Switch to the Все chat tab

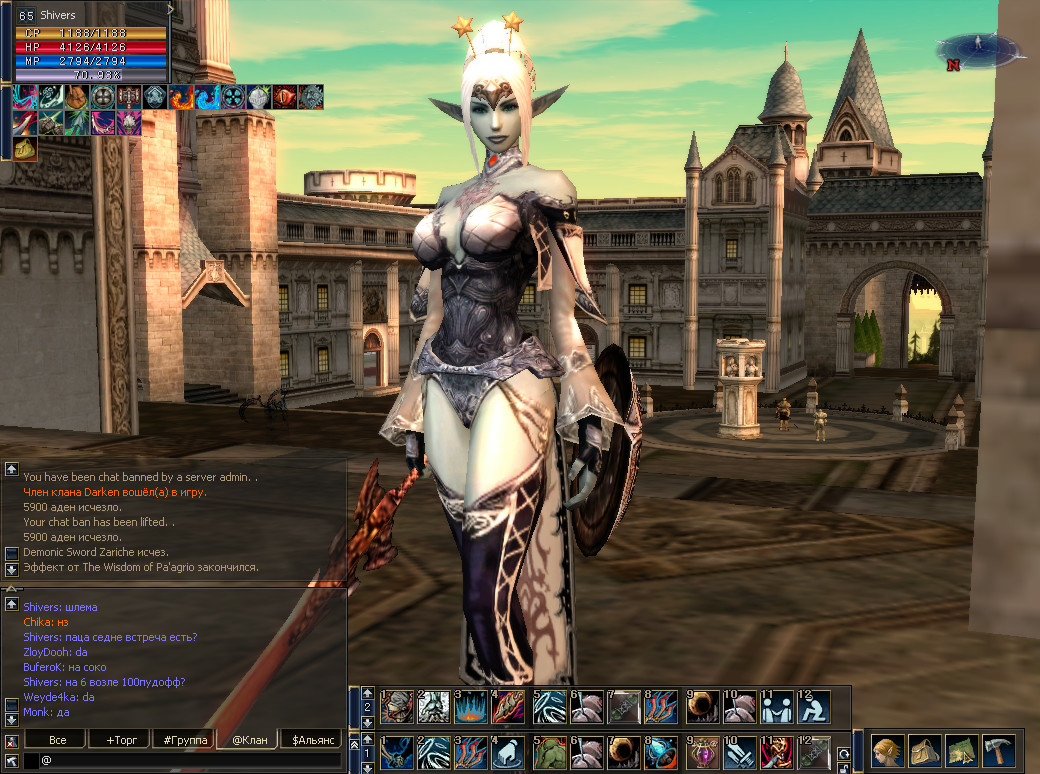(x=58, y=740)
